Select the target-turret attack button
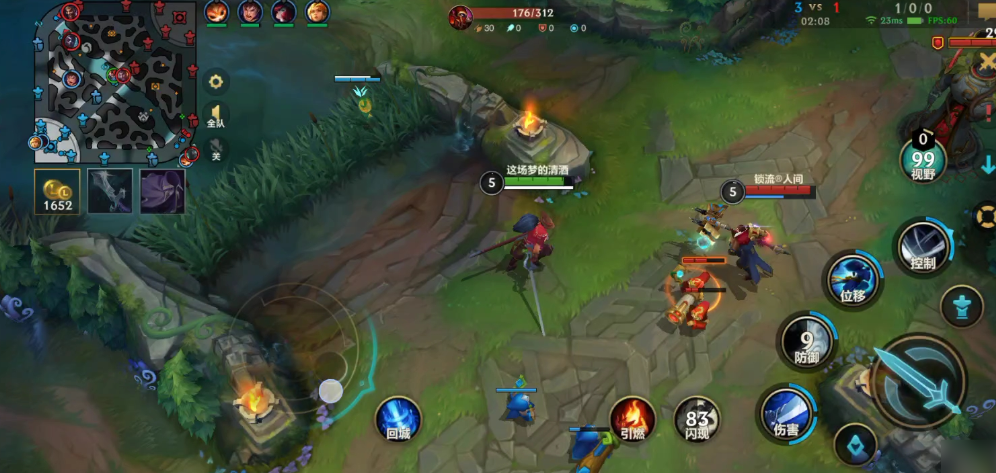The image size is (996, 473). click(962, 306)
